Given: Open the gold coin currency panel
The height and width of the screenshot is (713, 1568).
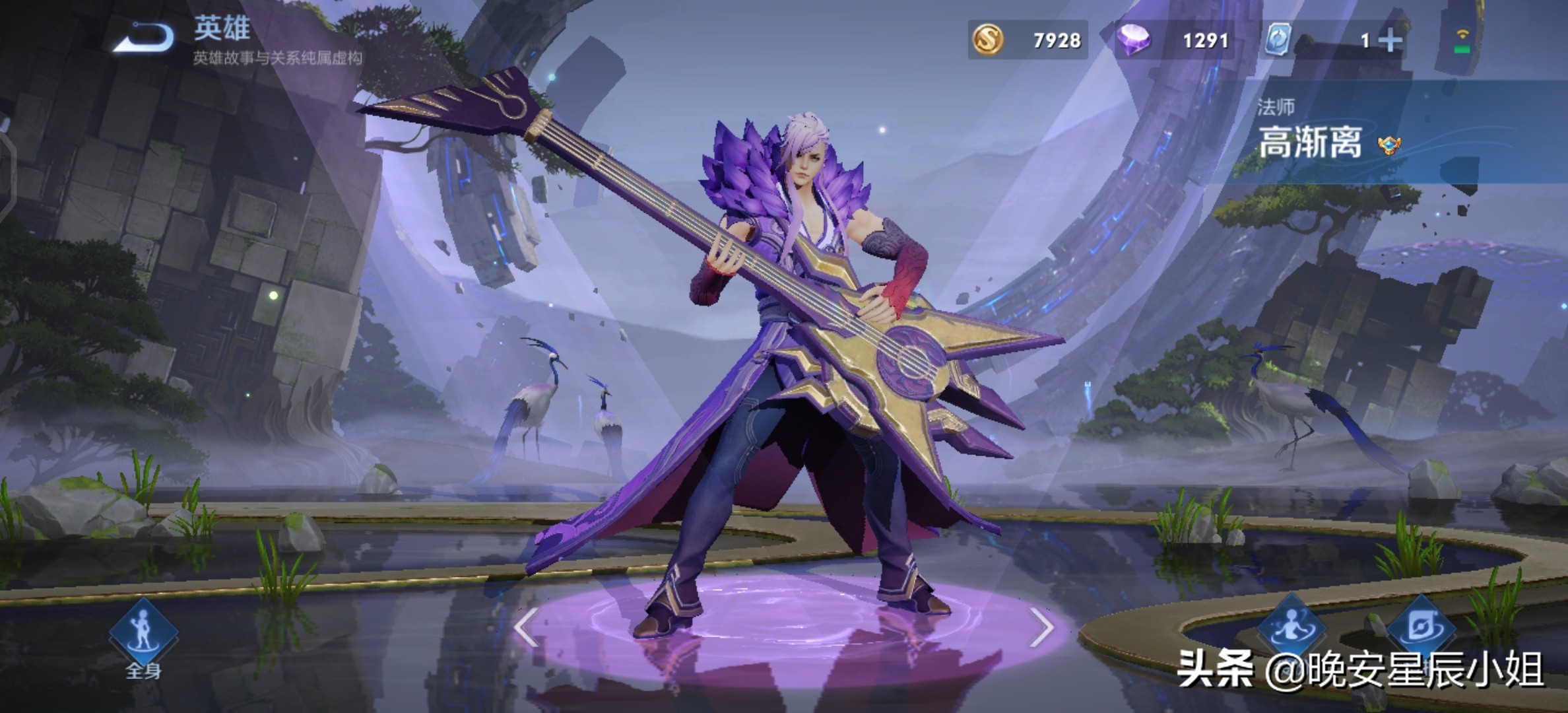Looking at the screenshot, I should click(x=1027, y=40).
